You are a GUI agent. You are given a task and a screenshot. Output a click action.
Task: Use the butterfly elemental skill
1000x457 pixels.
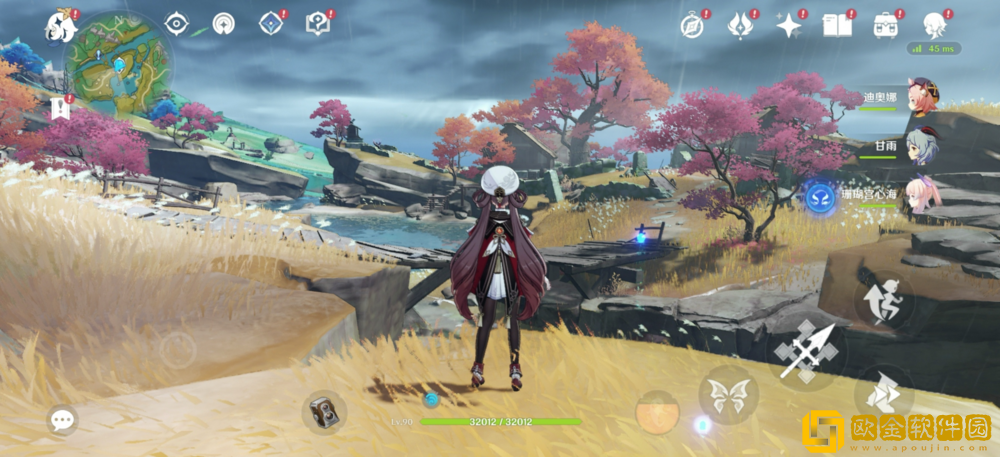pyautogui.click(x=728, y=394)
